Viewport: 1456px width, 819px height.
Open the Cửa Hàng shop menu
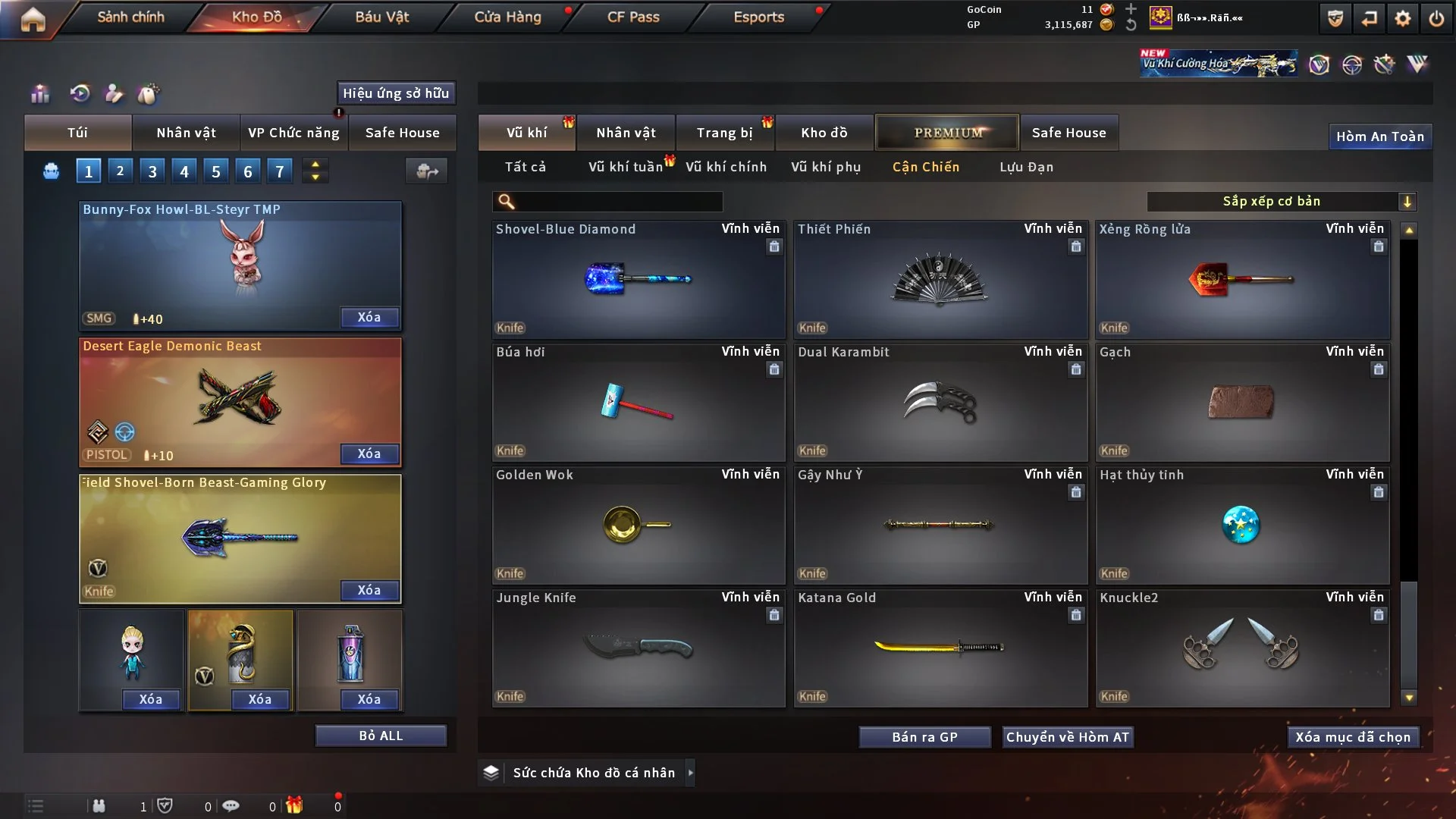(x=507, y=17)
